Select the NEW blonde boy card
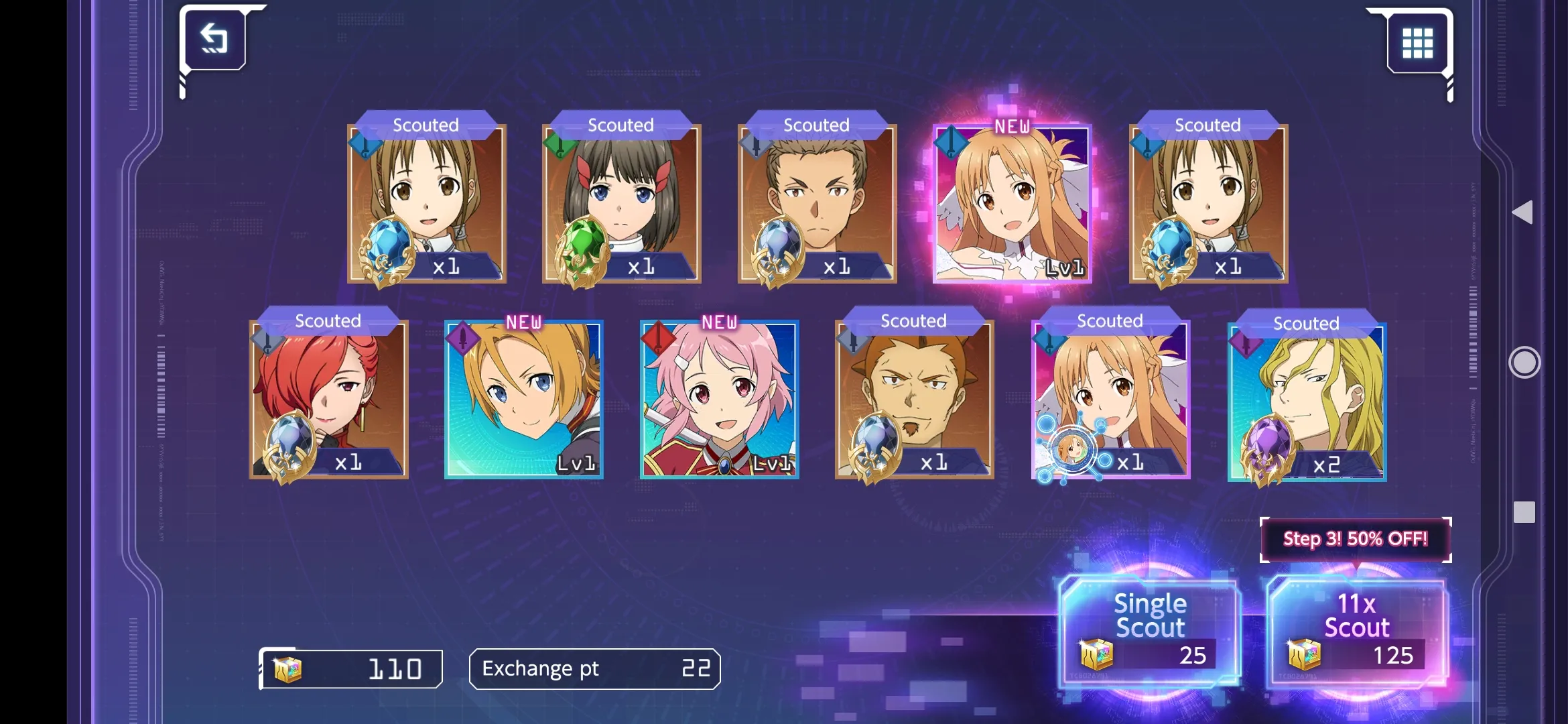1568x724 pixels. 523,399
